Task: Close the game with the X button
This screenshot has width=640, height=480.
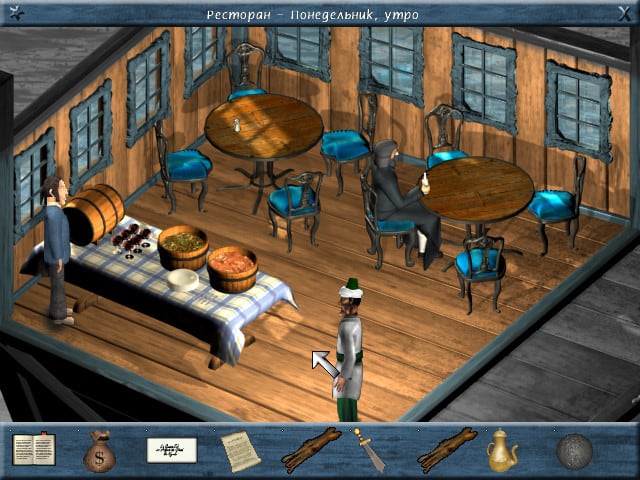Action: click(x=626, y=13)
